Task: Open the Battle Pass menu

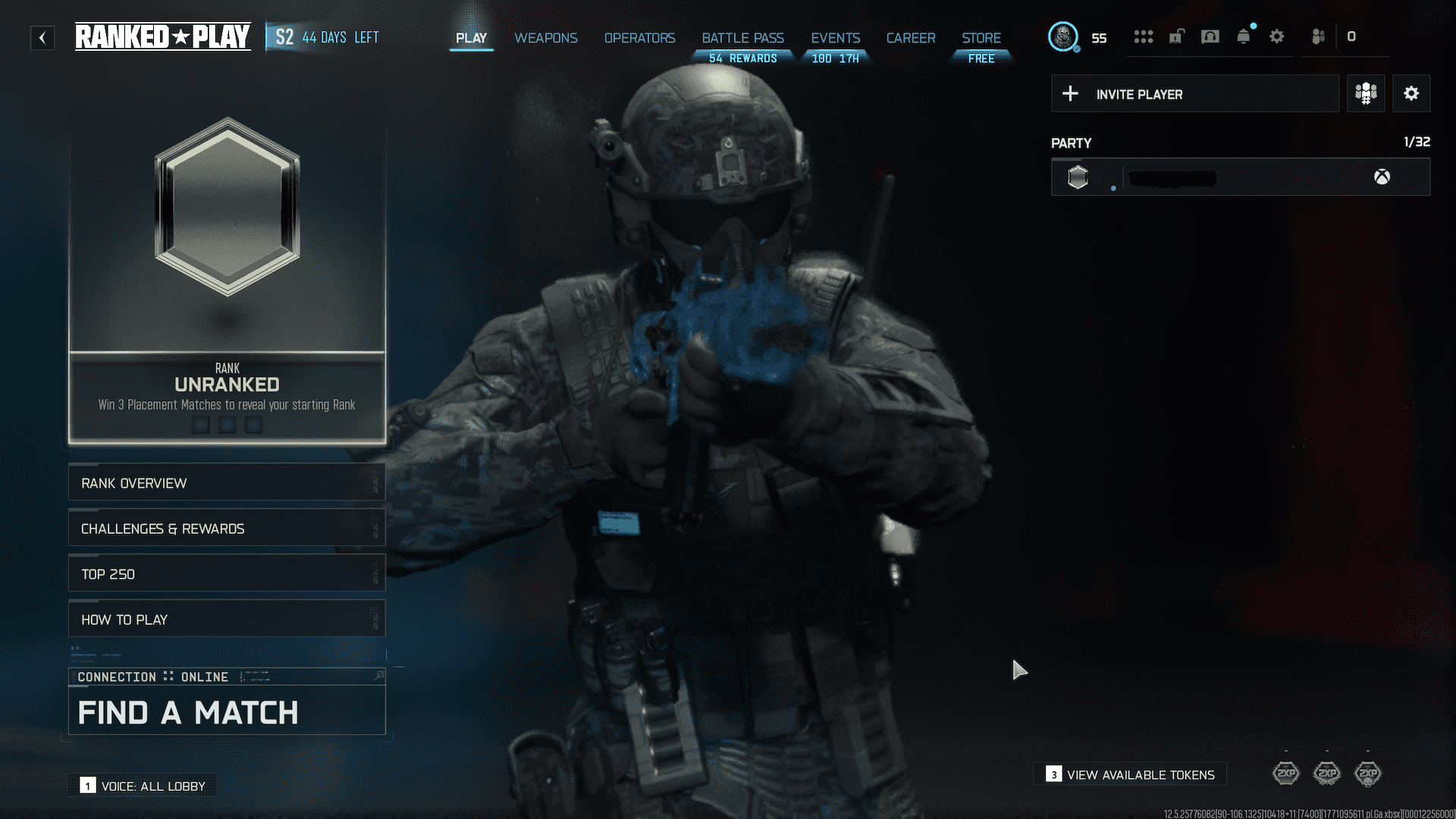Action: pyautogui.click(x=742, y=38)
